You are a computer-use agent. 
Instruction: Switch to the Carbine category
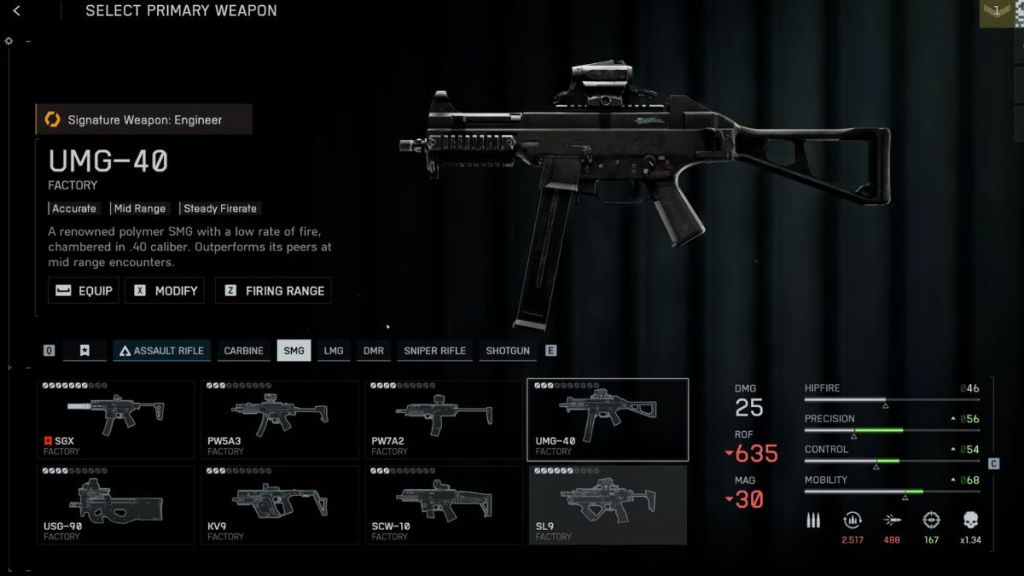243,351
